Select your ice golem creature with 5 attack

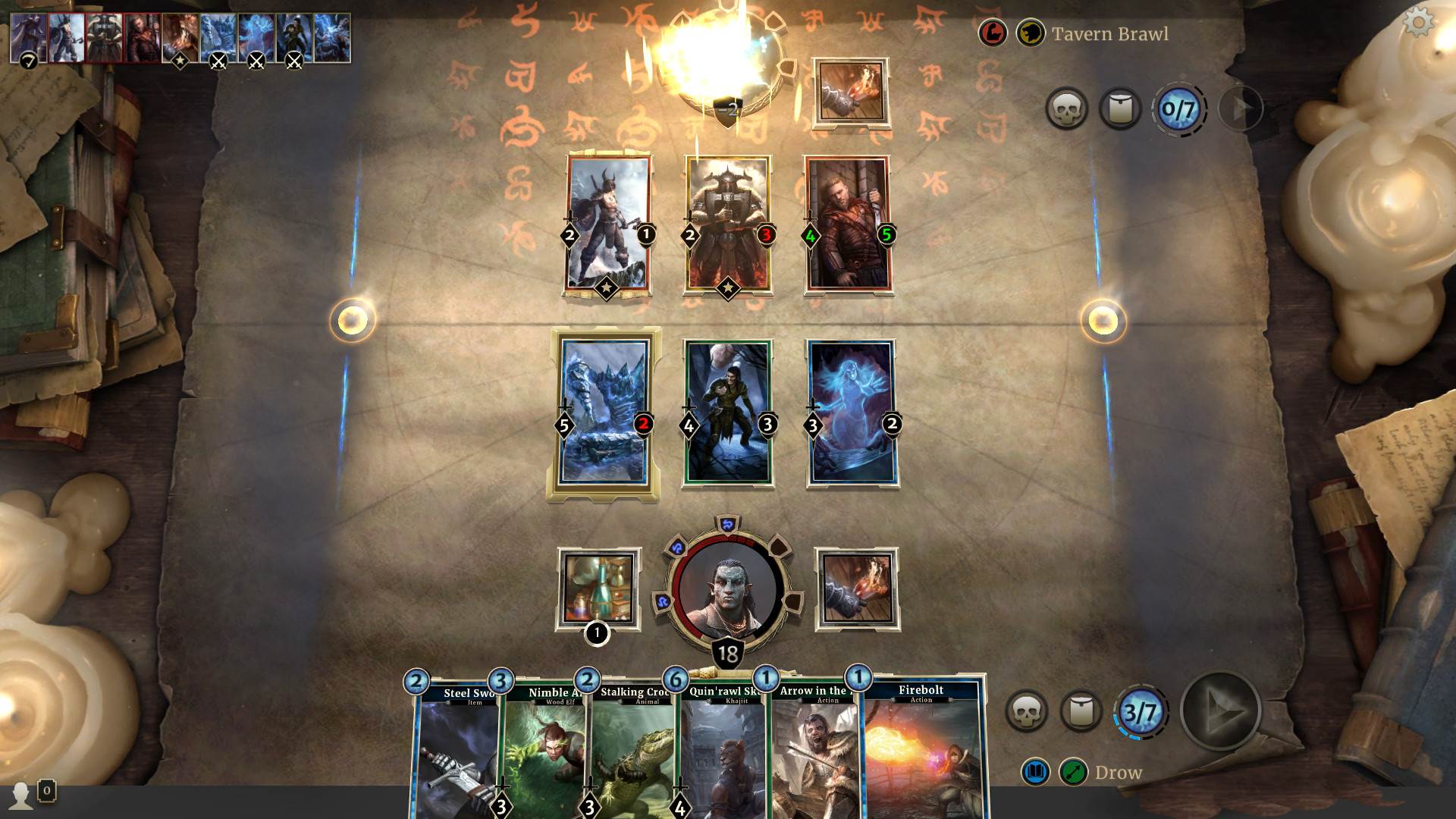coord(604,413)
